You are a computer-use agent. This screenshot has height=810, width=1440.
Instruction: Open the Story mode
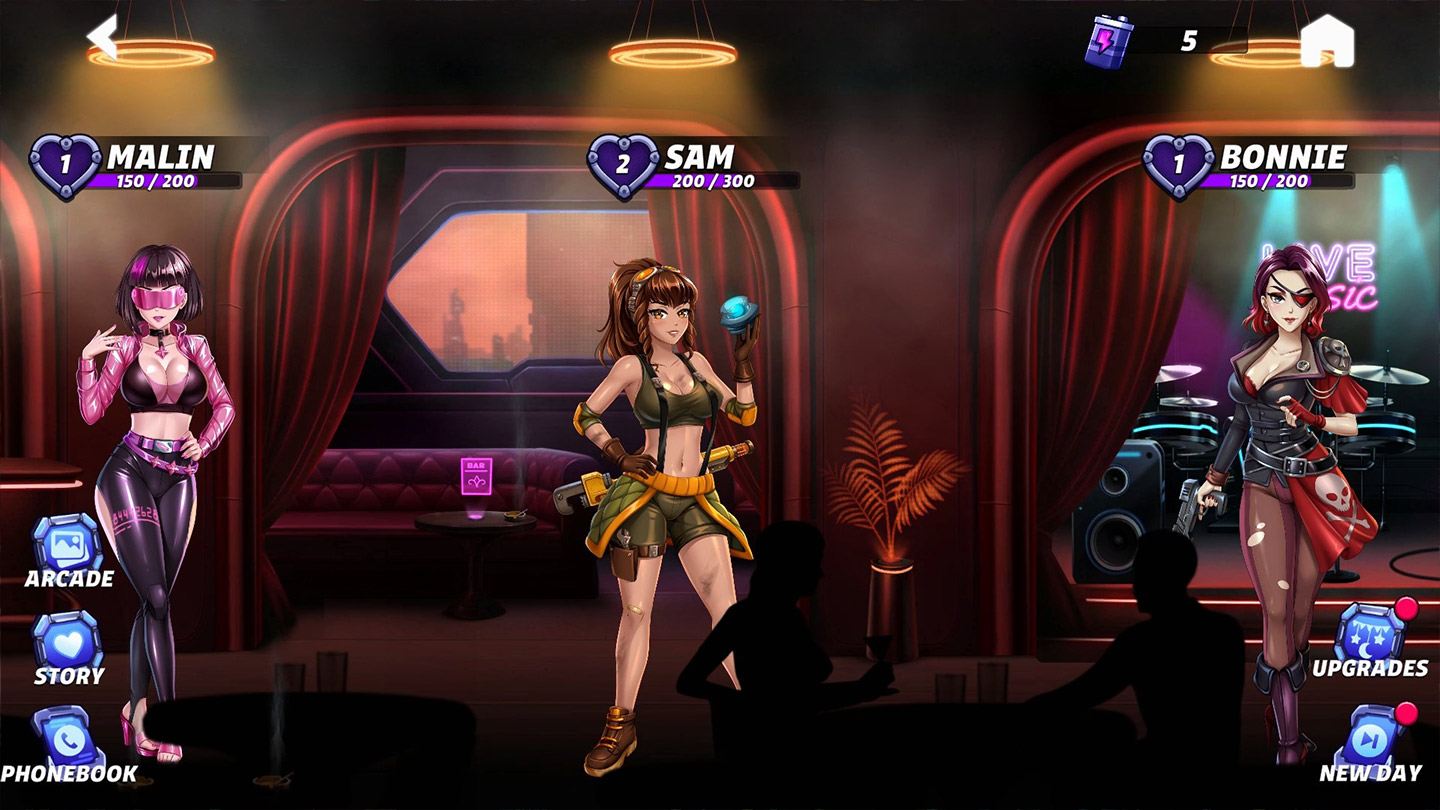click(68, 642)
